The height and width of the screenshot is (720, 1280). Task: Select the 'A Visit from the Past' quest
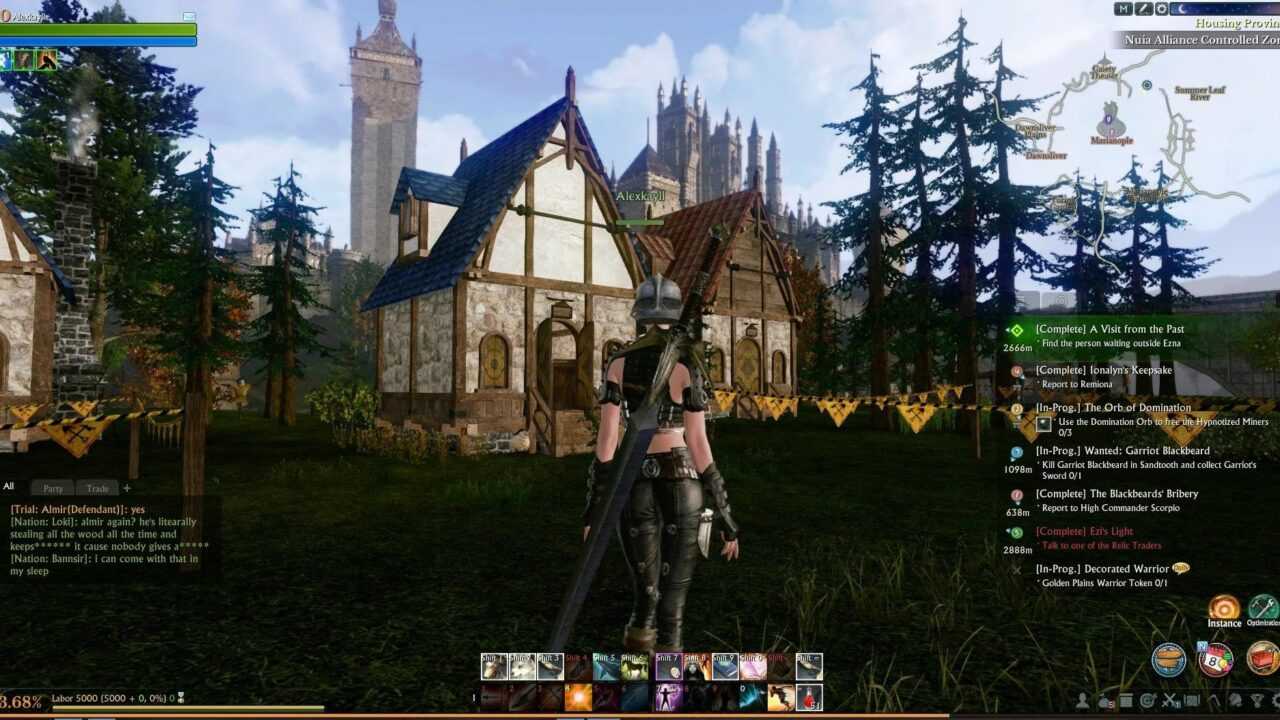pyautogui.click(x=1109, y=329)
